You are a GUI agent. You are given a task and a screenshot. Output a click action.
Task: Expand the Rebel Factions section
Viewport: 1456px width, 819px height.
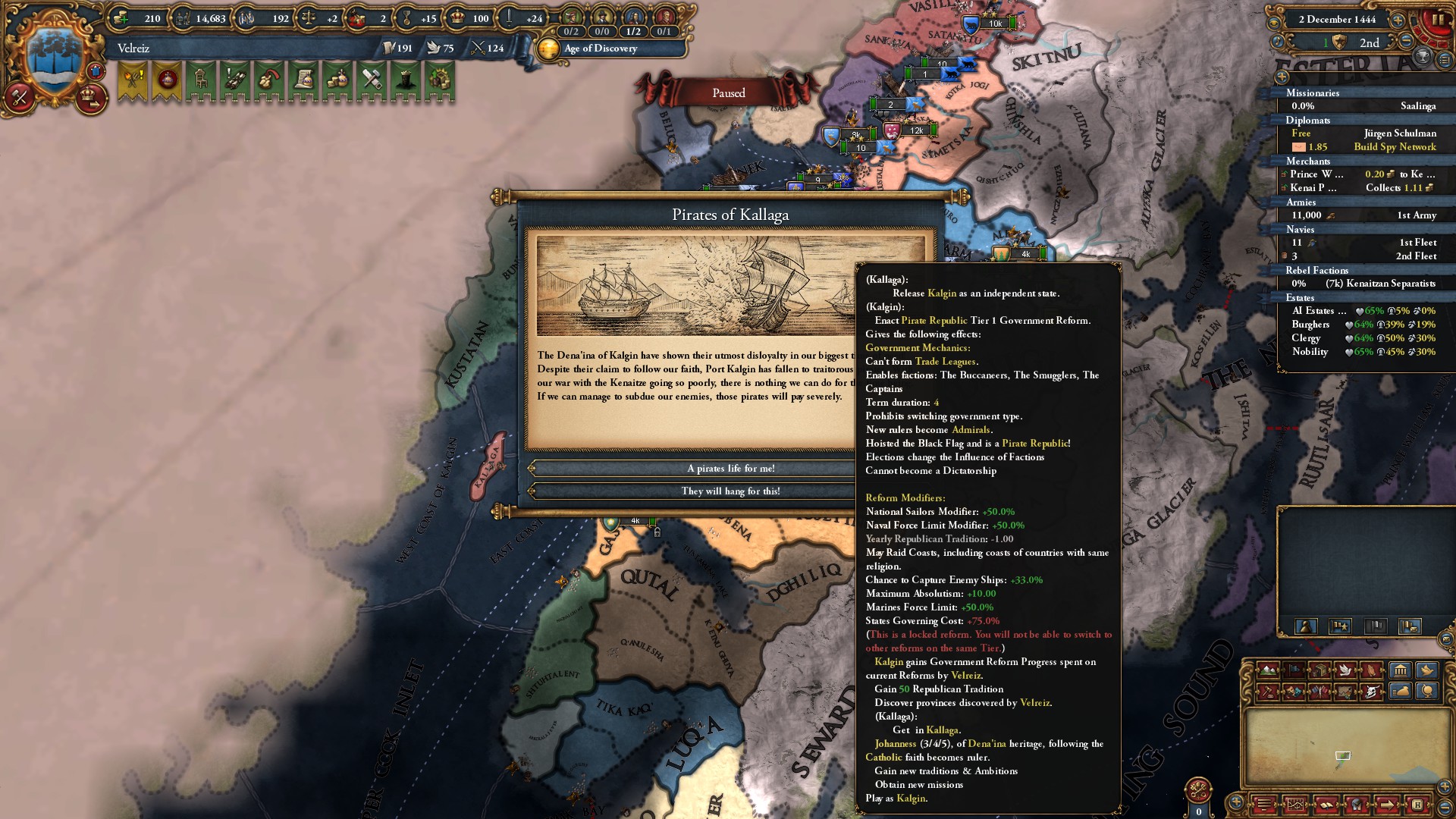click(x=1317, y=271)
